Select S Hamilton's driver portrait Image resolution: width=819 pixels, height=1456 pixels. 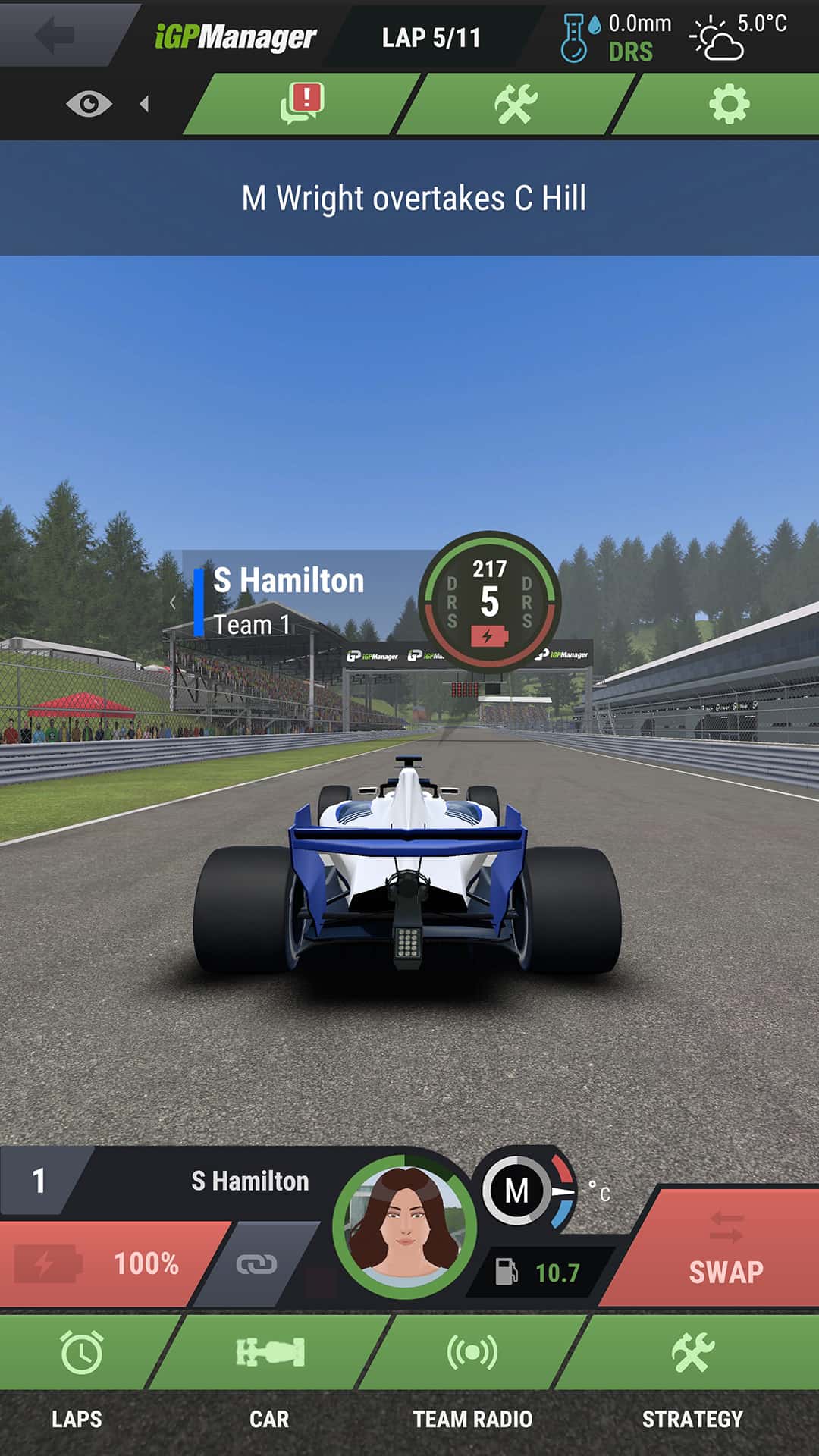(404, 1227)
